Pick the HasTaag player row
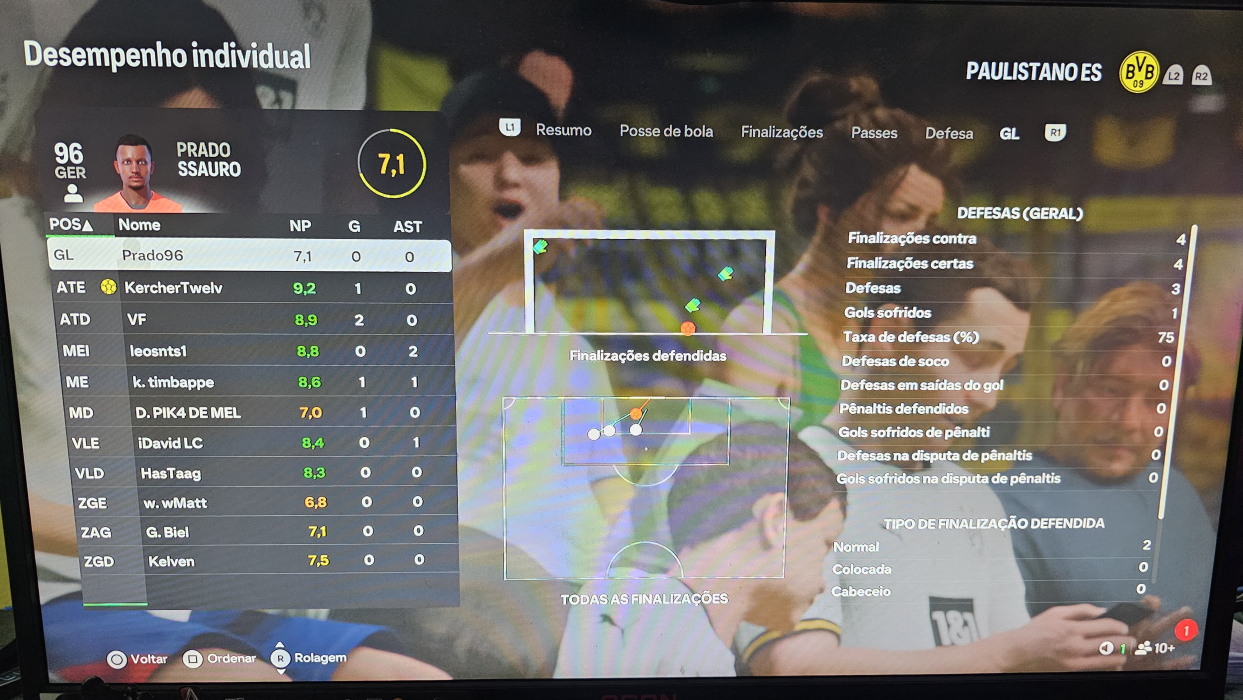The width and height of the screenshot is (1243, 700). click(251, 472)
